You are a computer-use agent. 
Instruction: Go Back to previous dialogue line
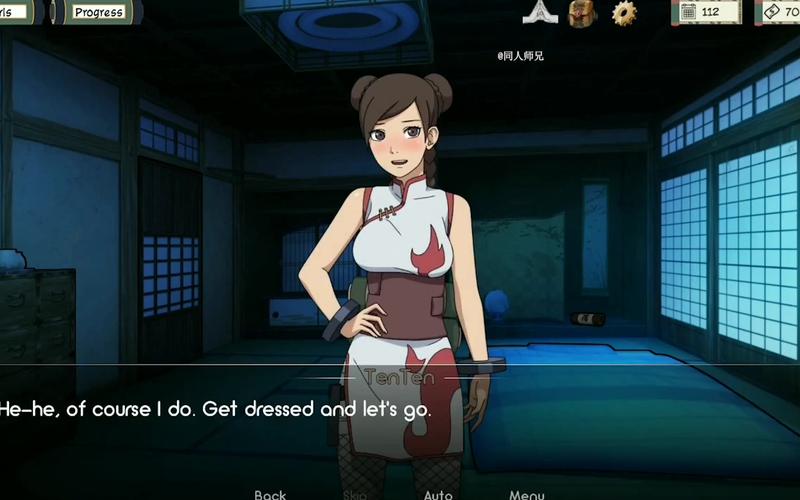270,494
